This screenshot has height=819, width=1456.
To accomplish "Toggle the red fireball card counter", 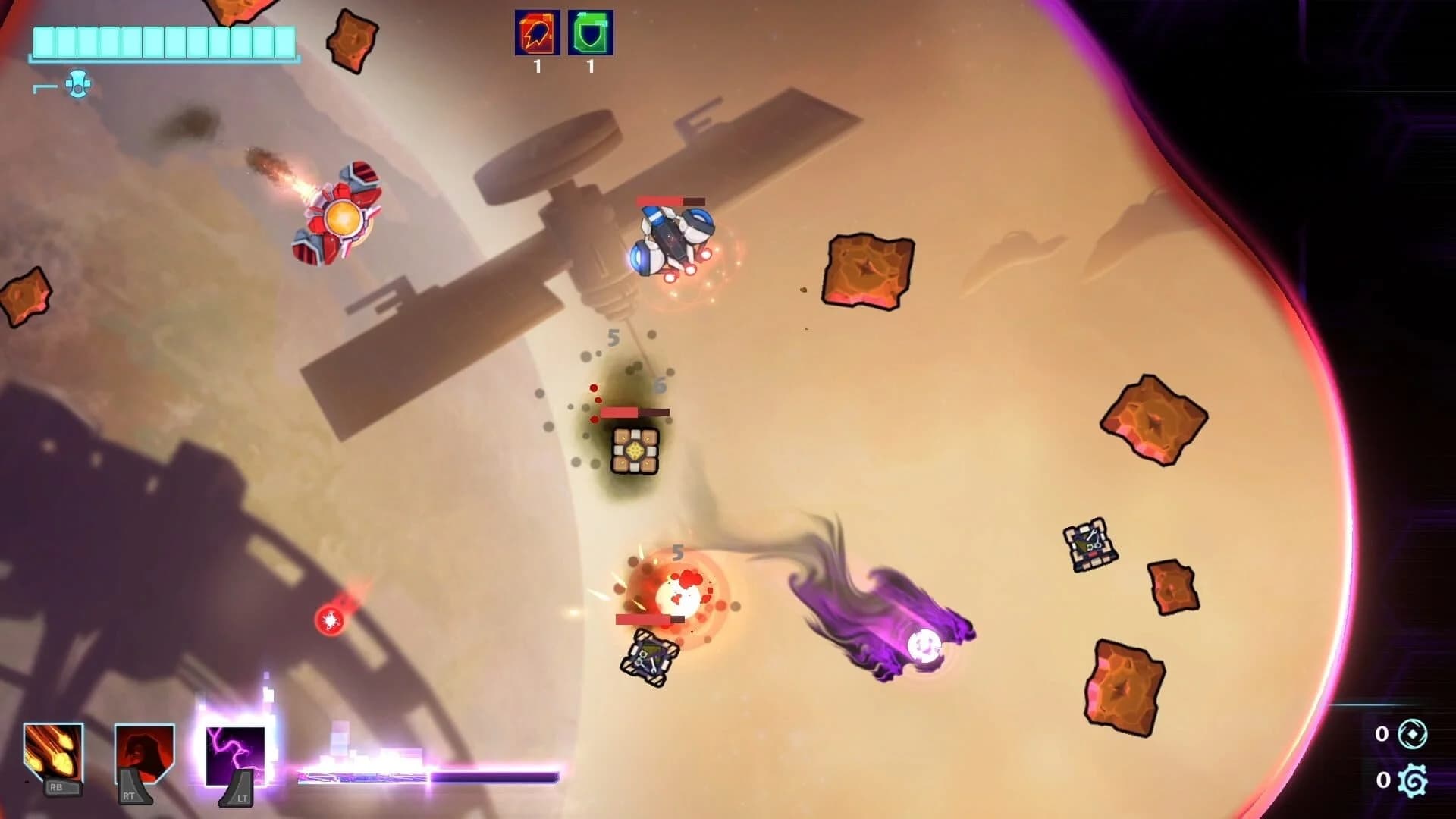I will (x=535, y=67).
